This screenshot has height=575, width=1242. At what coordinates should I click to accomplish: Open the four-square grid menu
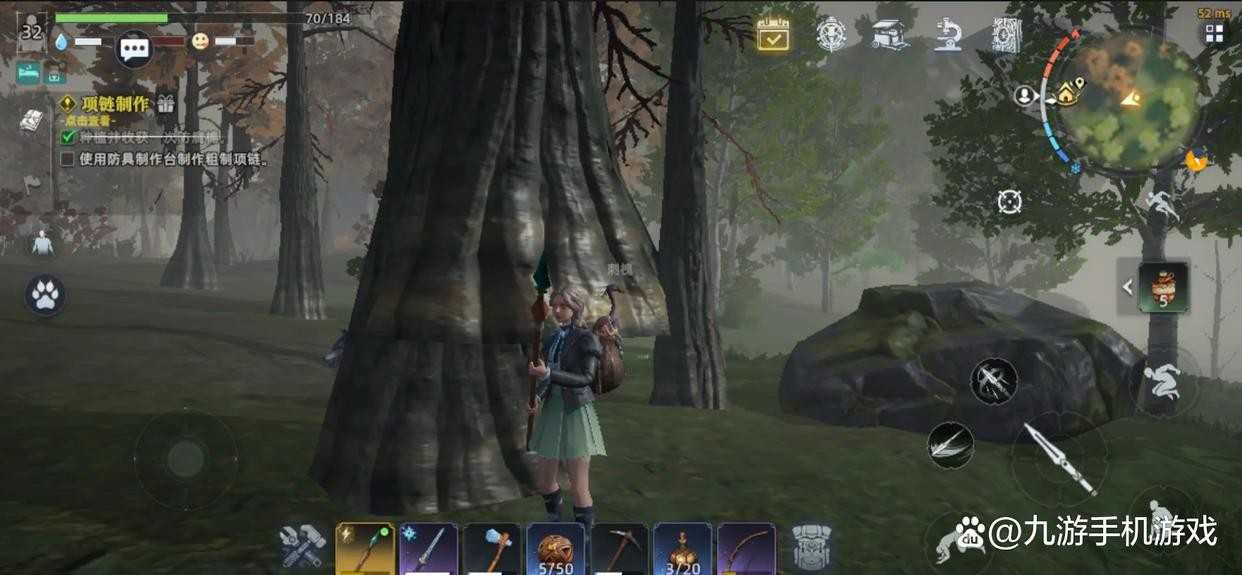(1214, 34)
